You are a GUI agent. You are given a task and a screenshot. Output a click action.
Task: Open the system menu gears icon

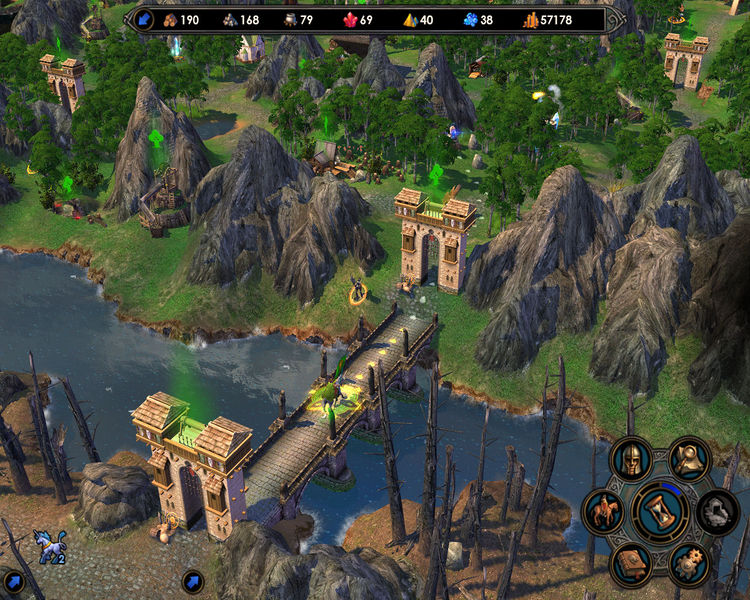pyautogui.click(x=689, y=564)
